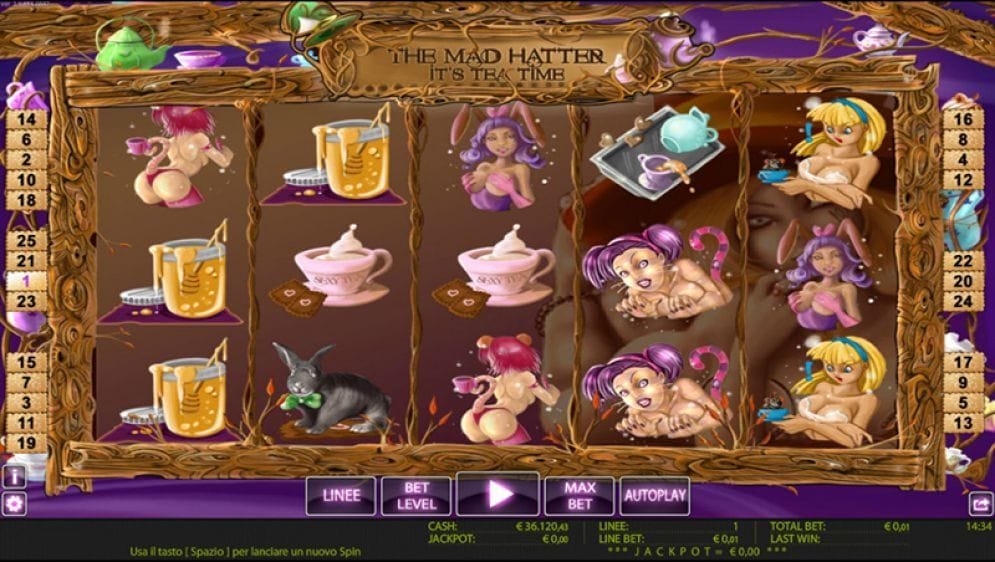
Task: Choose payline number 13
Action: (x=963, y=423)
